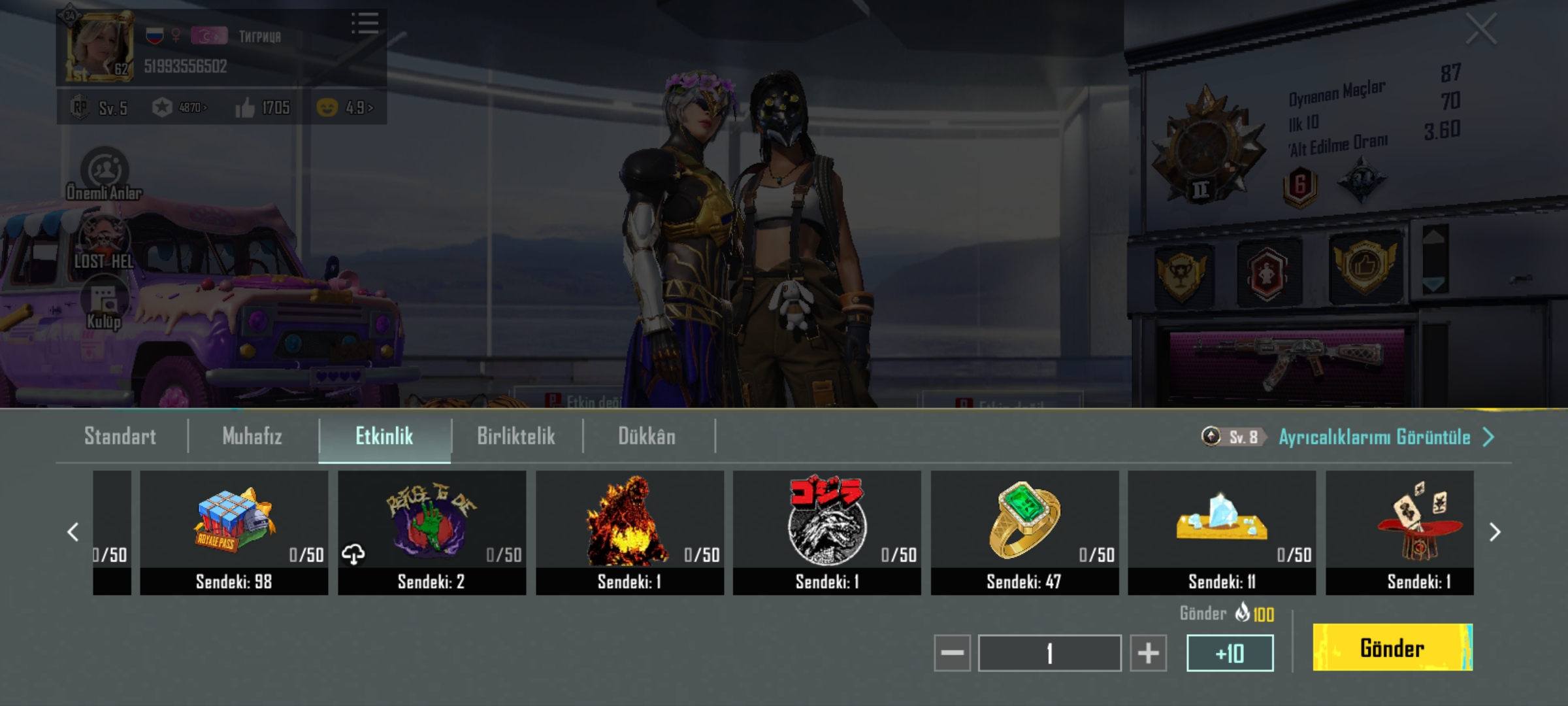The image size is (1568, 706).
Task: Switch to the Birliktelik tab
Action: click(516, 436)
